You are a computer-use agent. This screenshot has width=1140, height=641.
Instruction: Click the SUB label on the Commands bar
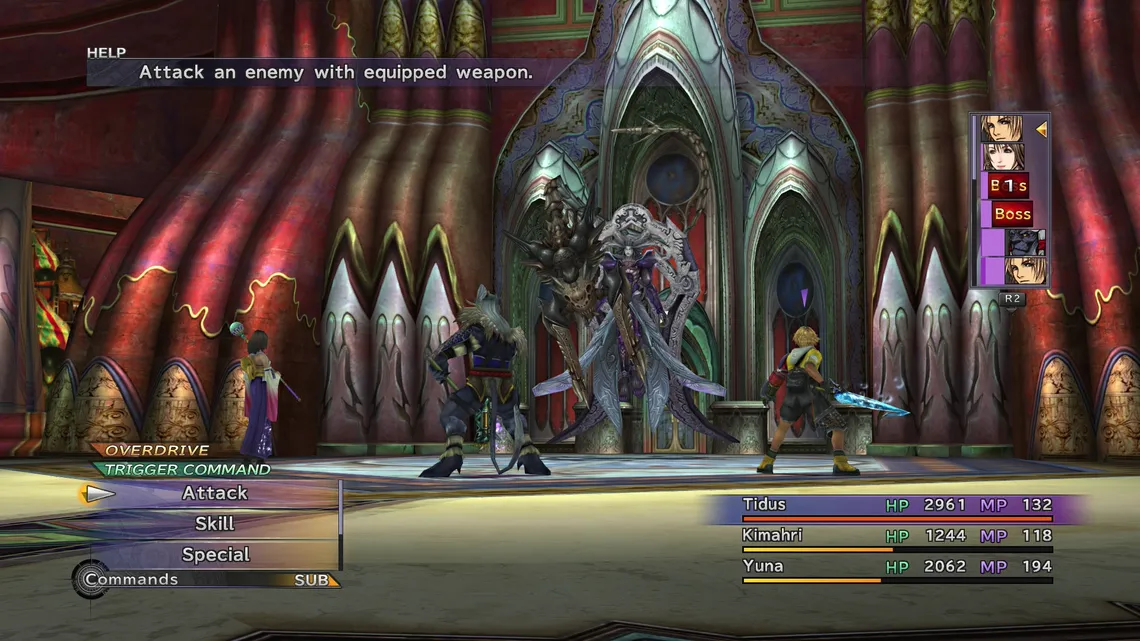click(312, 580)
